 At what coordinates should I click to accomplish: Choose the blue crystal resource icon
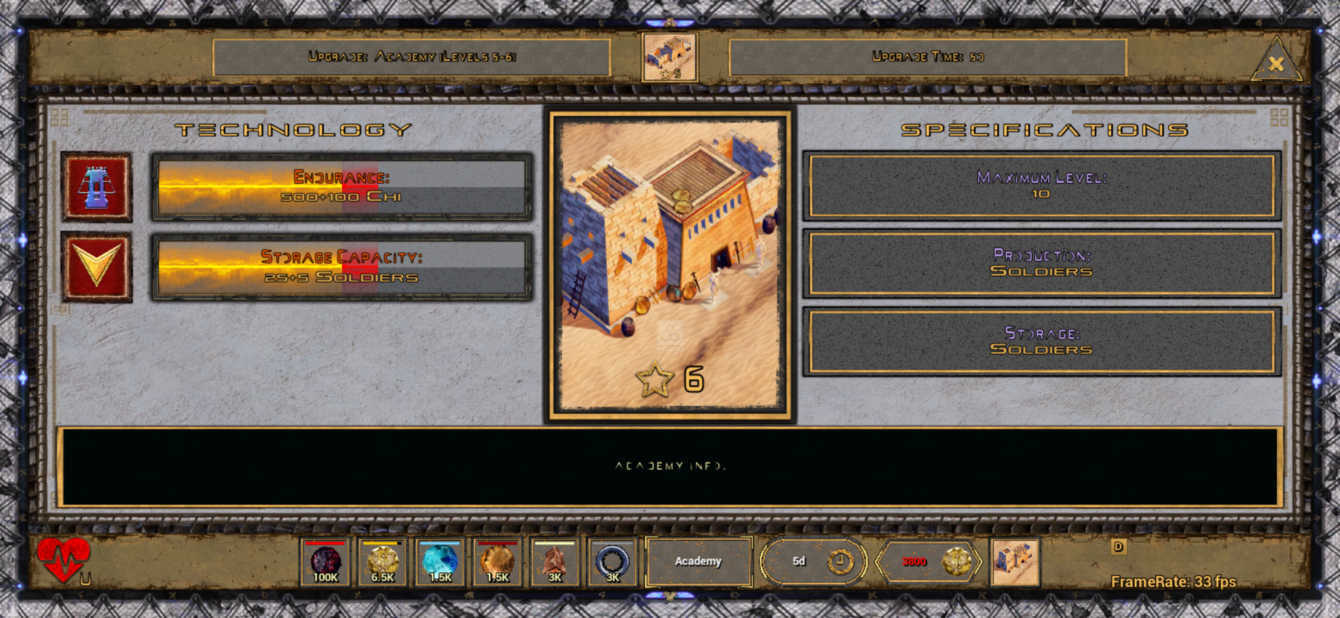point(440,563)
